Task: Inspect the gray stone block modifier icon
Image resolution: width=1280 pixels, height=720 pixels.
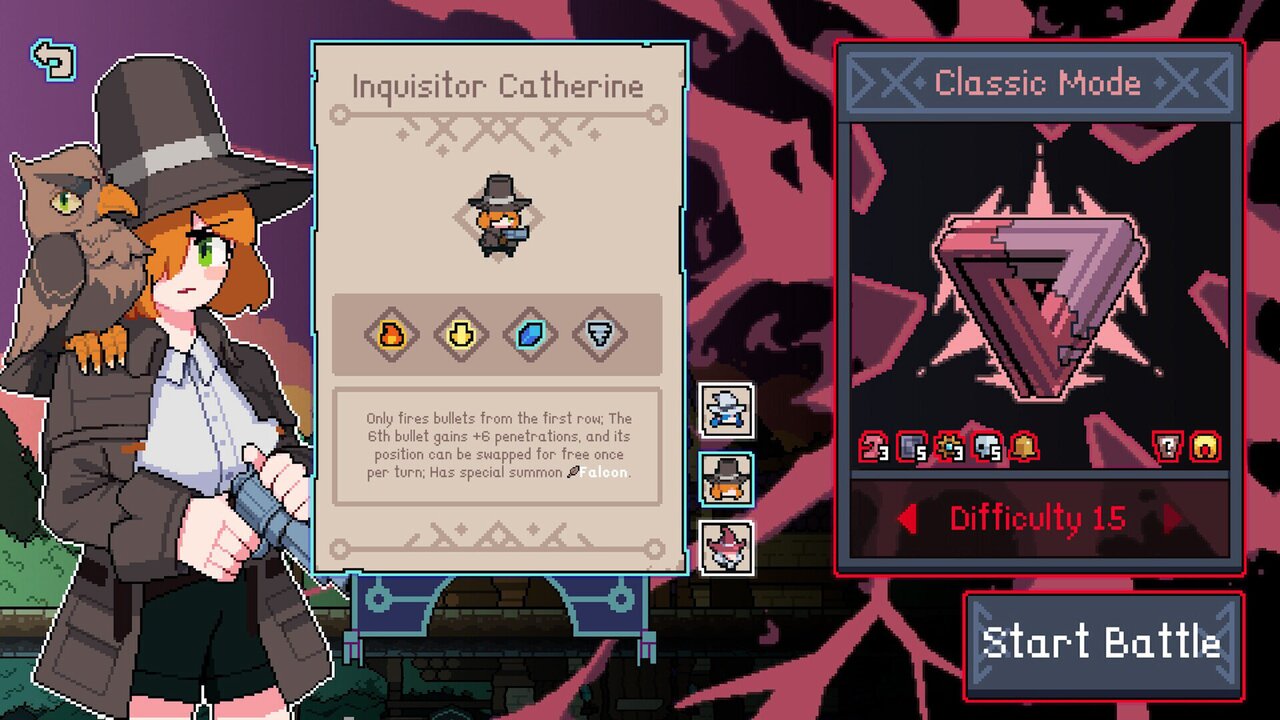Action: [x=911, y=447]
